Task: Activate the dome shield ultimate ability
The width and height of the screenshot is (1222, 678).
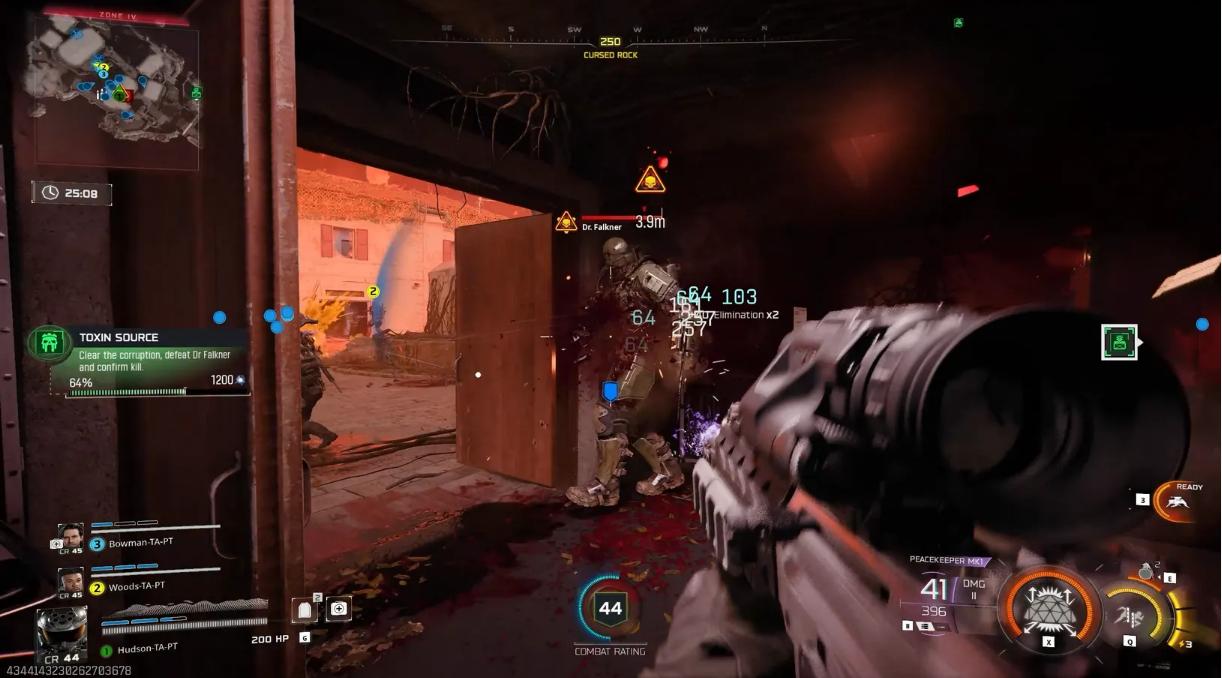Action: coord(1045,599)
